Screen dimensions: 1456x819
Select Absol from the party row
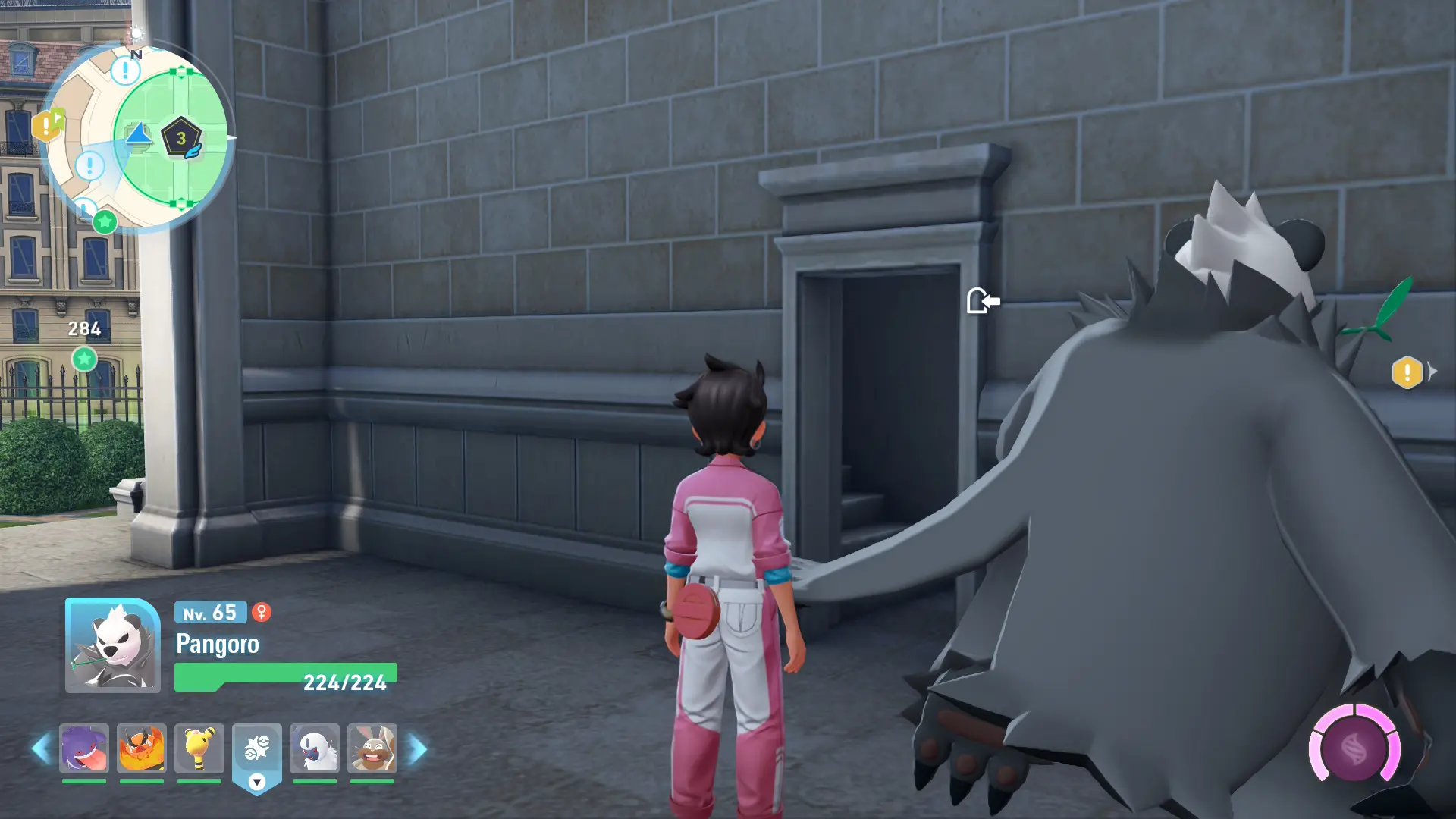tap(314, 749)
